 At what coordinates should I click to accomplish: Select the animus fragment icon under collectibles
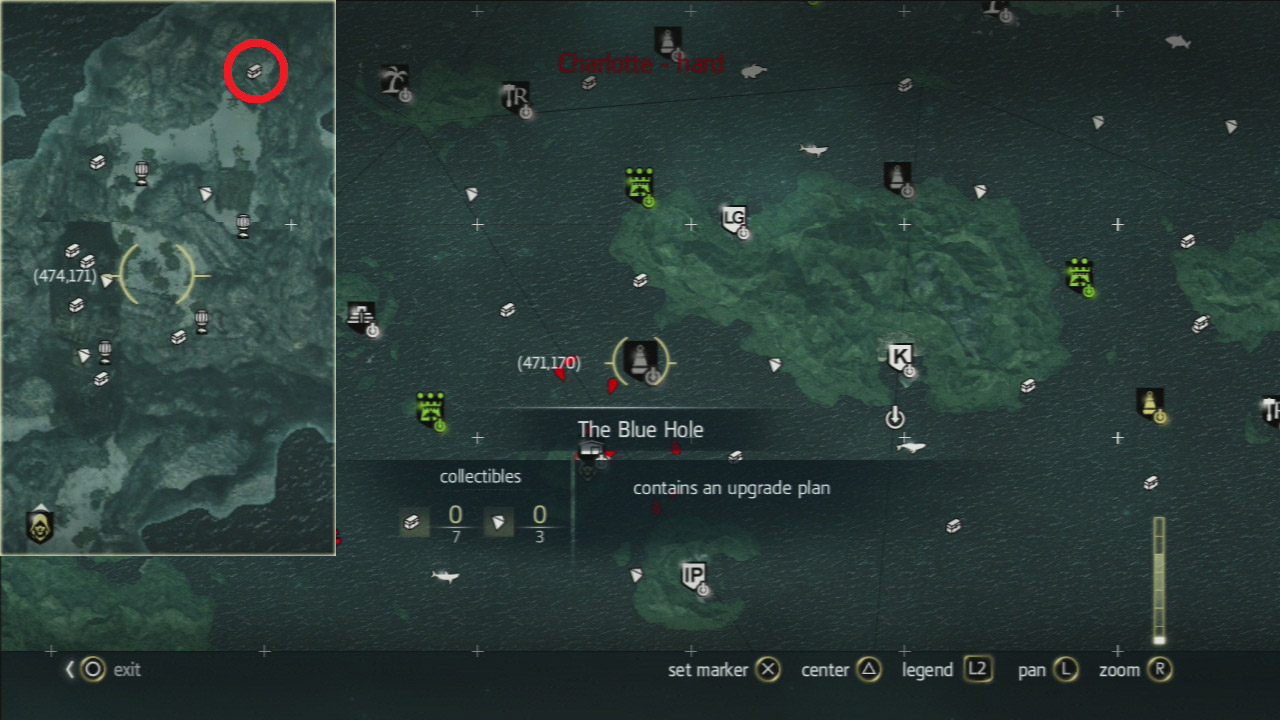499,521
